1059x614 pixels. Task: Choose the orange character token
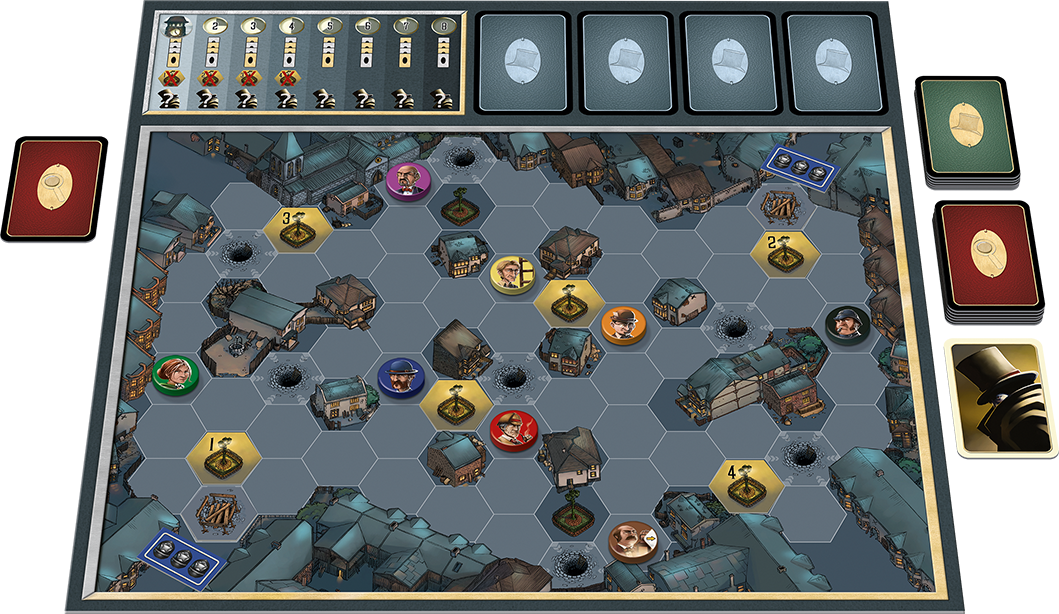pyautogui.click(x=623, y=324)
